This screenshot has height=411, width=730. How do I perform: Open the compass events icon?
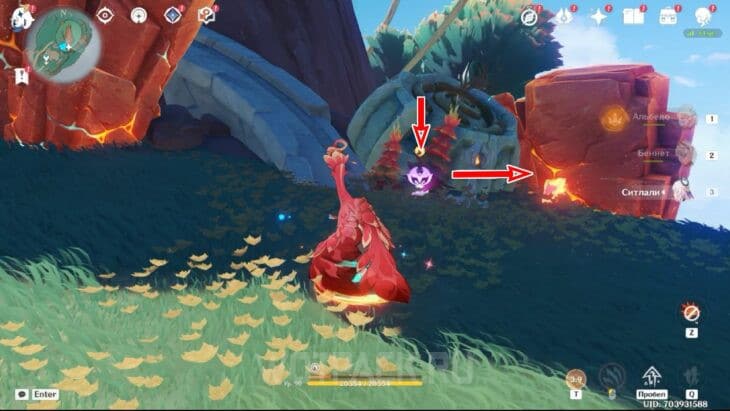coord(530,16)
